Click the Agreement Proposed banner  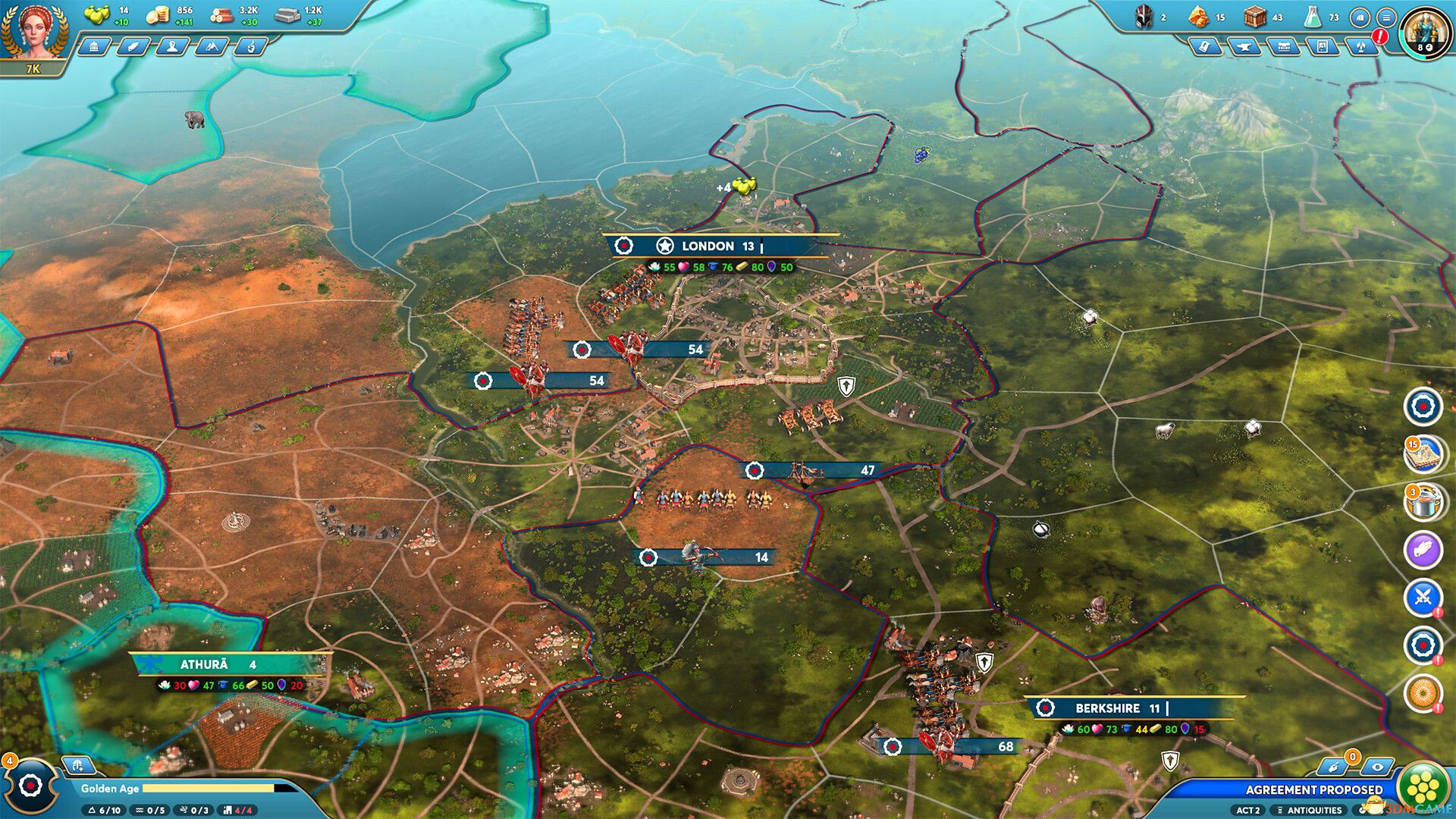click(x=1315, y=789)
